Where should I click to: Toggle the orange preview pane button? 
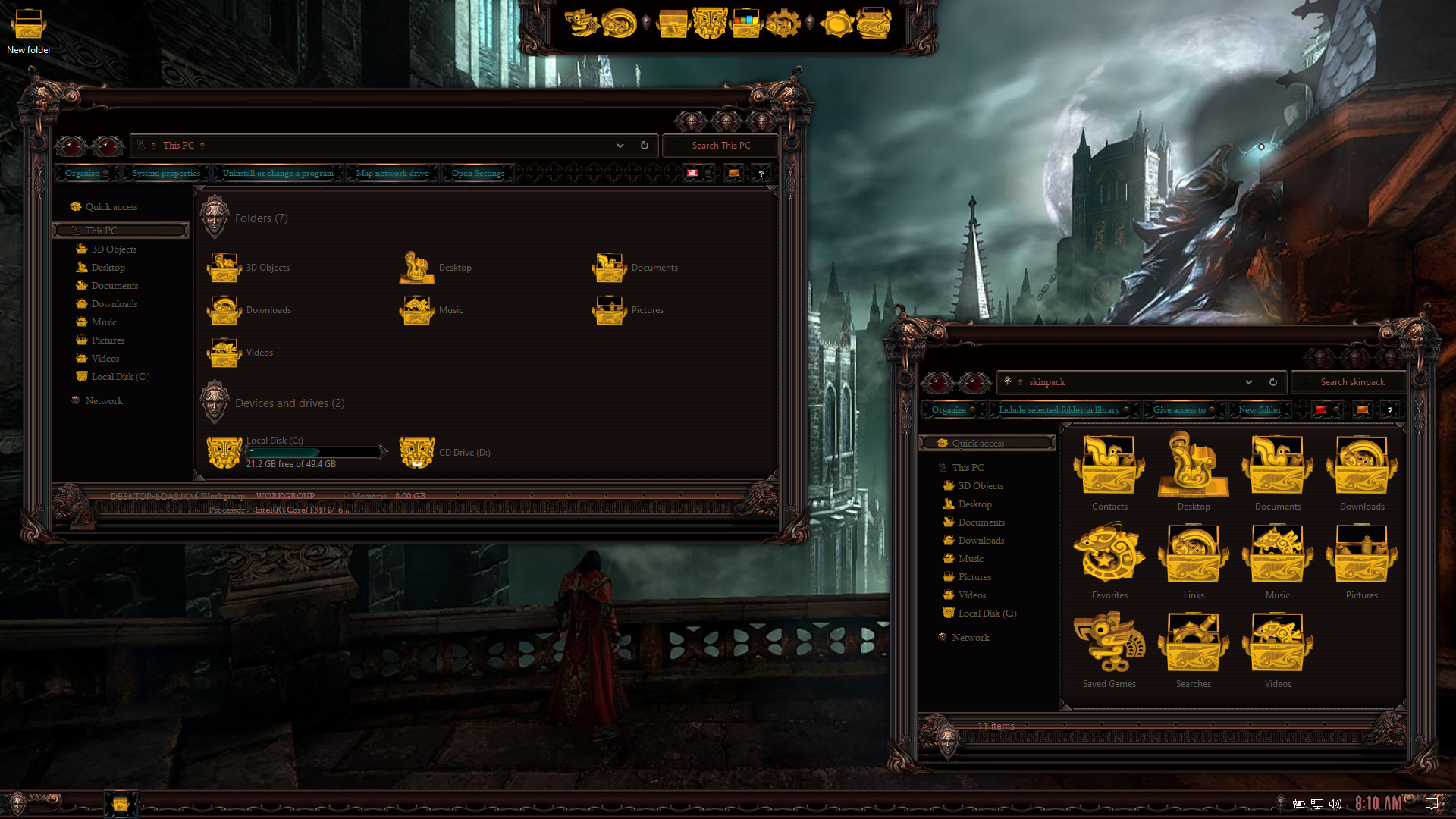click(733, 173)
